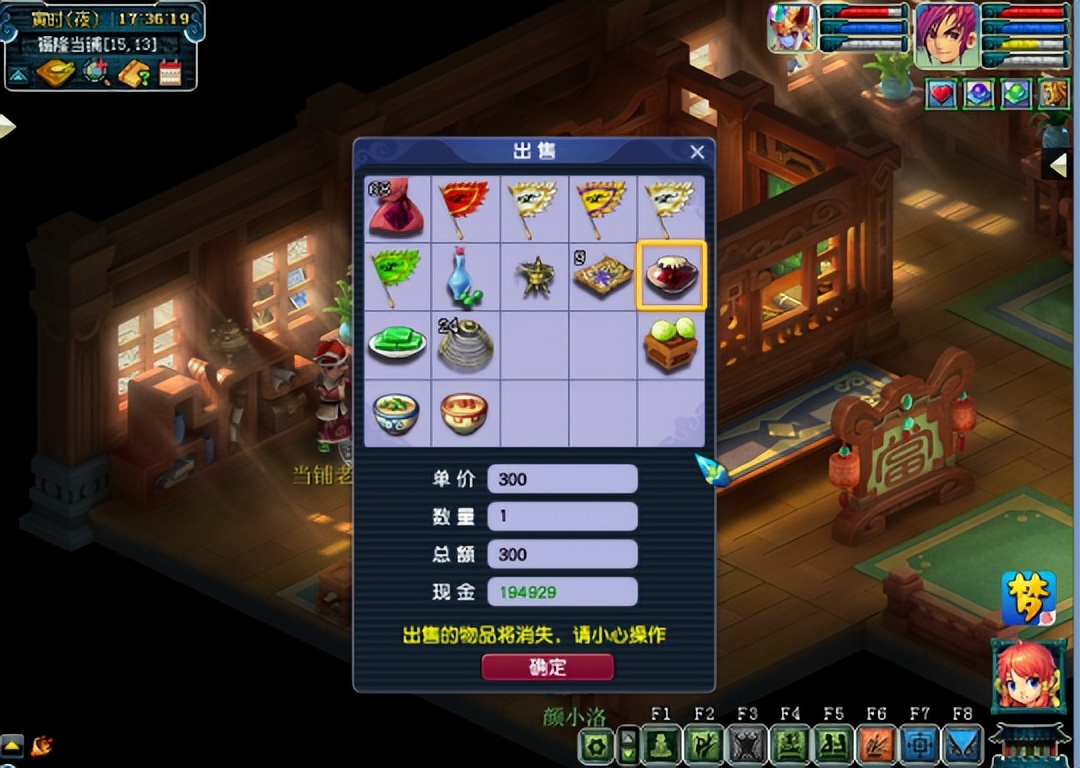Image resolution: width=1080 pixels, height=768 pixels.
Task: Activate the F6 orange skill
Action: [876, 745]
